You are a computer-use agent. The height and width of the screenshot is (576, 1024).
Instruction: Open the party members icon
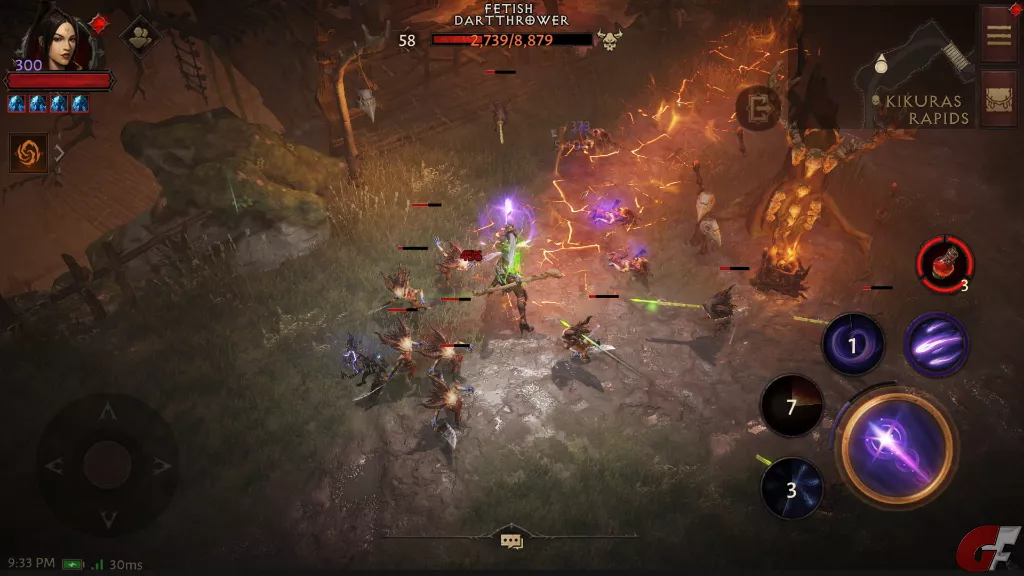139,34
